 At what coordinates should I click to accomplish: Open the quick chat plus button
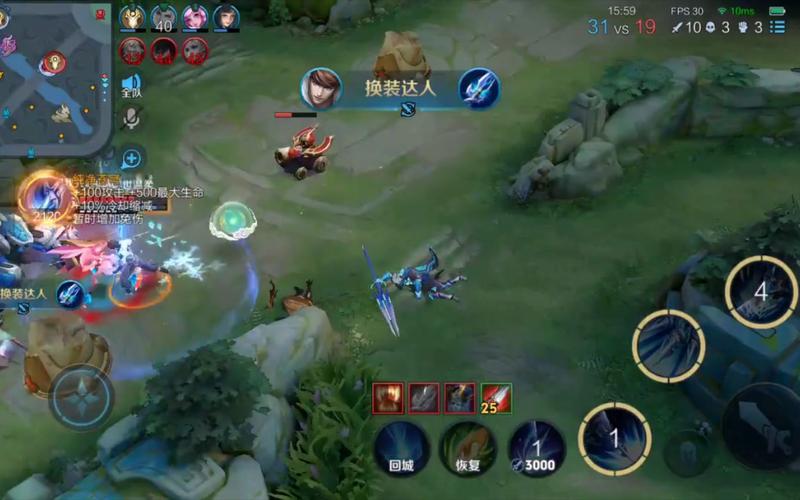click(131, 158)
